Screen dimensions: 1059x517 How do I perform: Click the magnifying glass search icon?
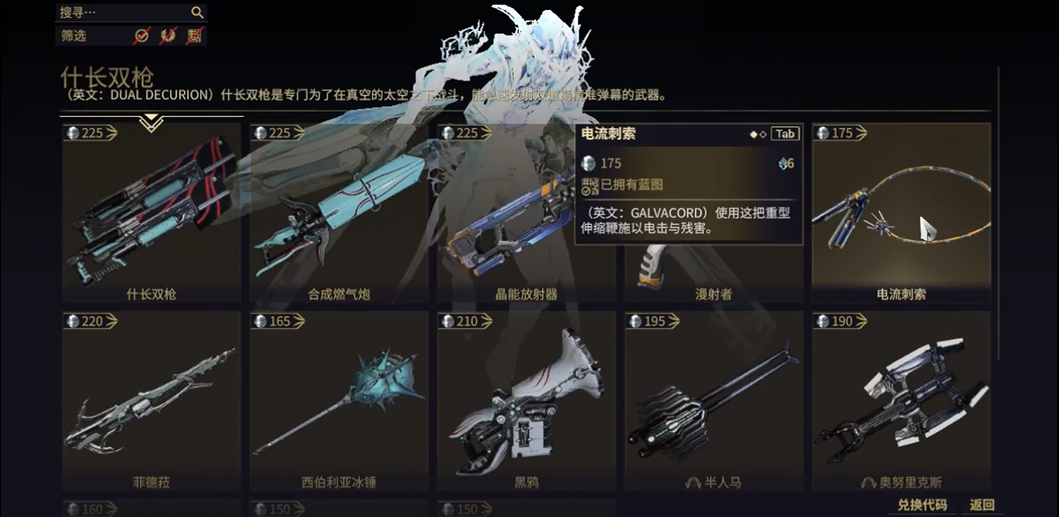coord(197,12)
